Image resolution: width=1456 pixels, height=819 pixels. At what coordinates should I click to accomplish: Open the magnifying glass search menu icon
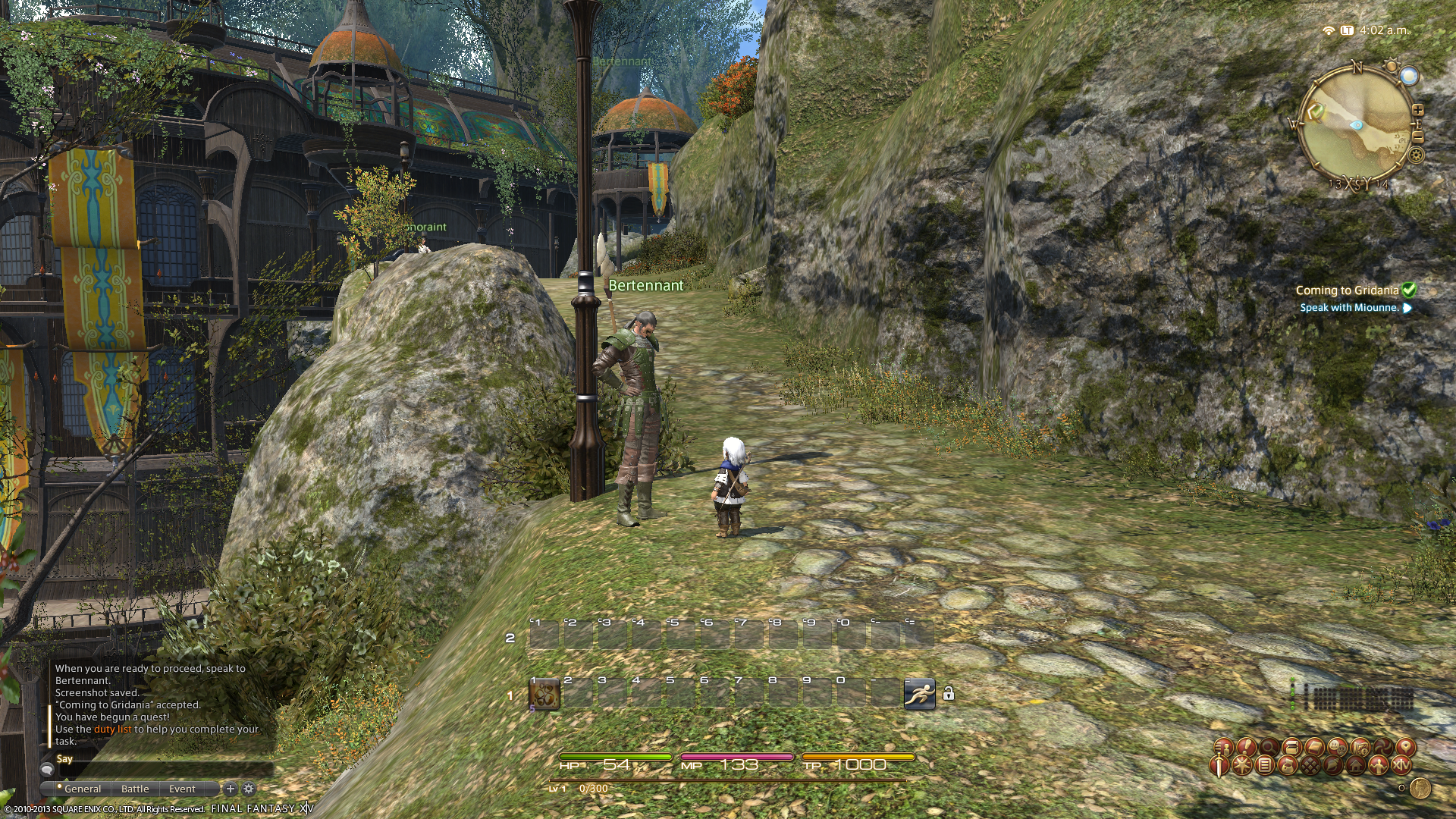point(1269,748)
